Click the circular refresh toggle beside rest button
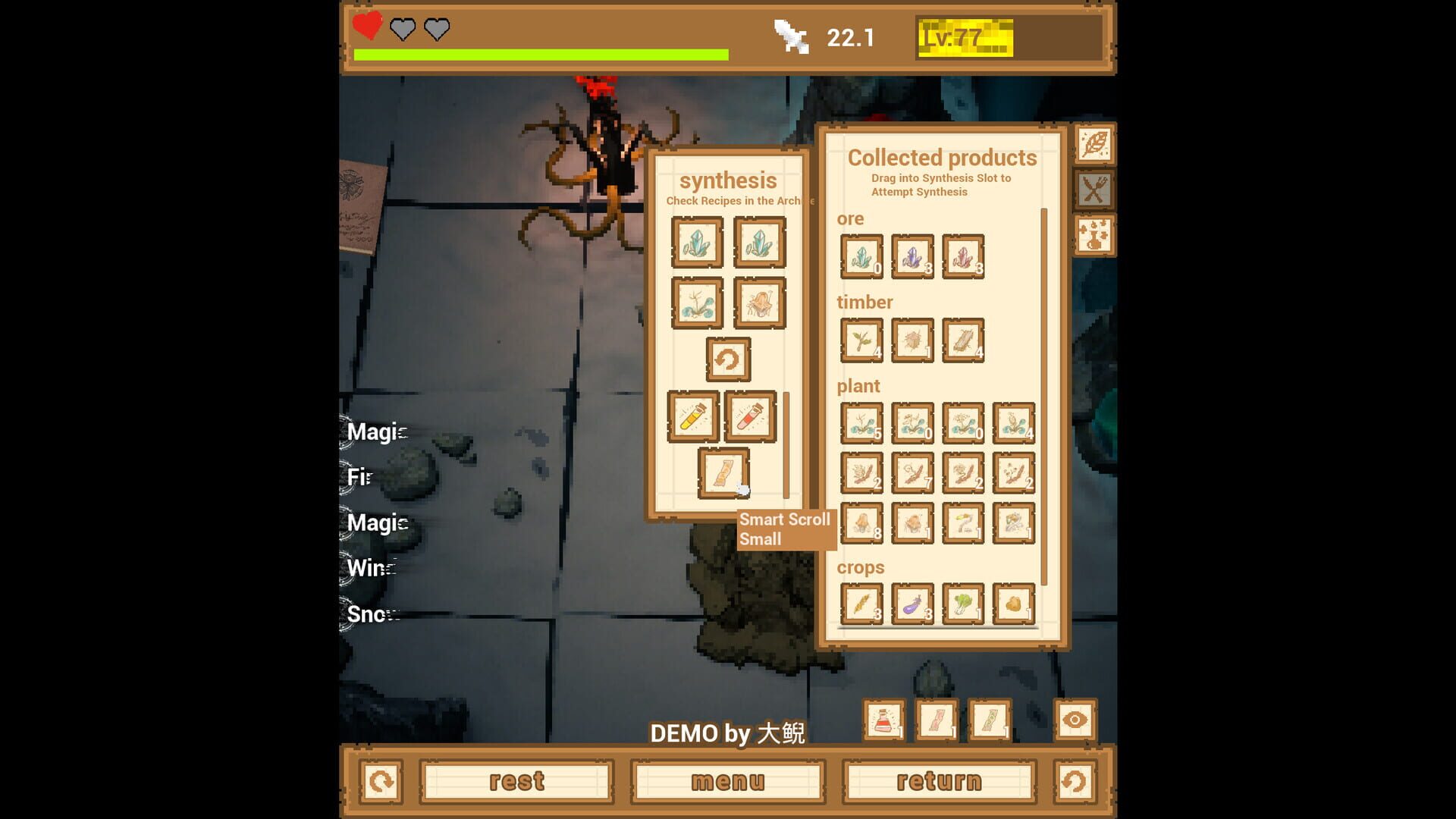Viewport: 1456px width, 819px height. pos(381,781)
